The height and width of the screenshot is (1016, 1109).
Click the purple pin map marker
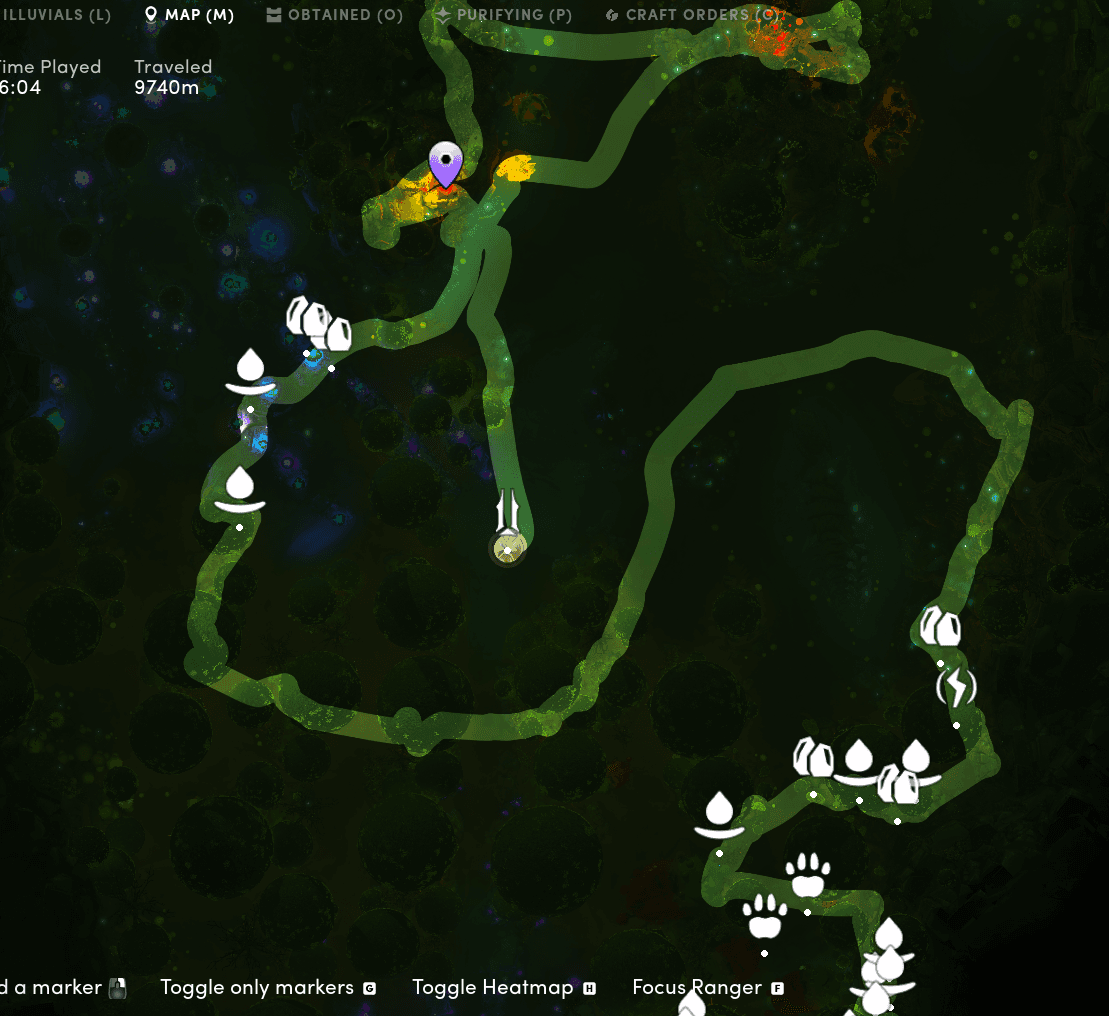pyautogui.click(x=445, y=165)
